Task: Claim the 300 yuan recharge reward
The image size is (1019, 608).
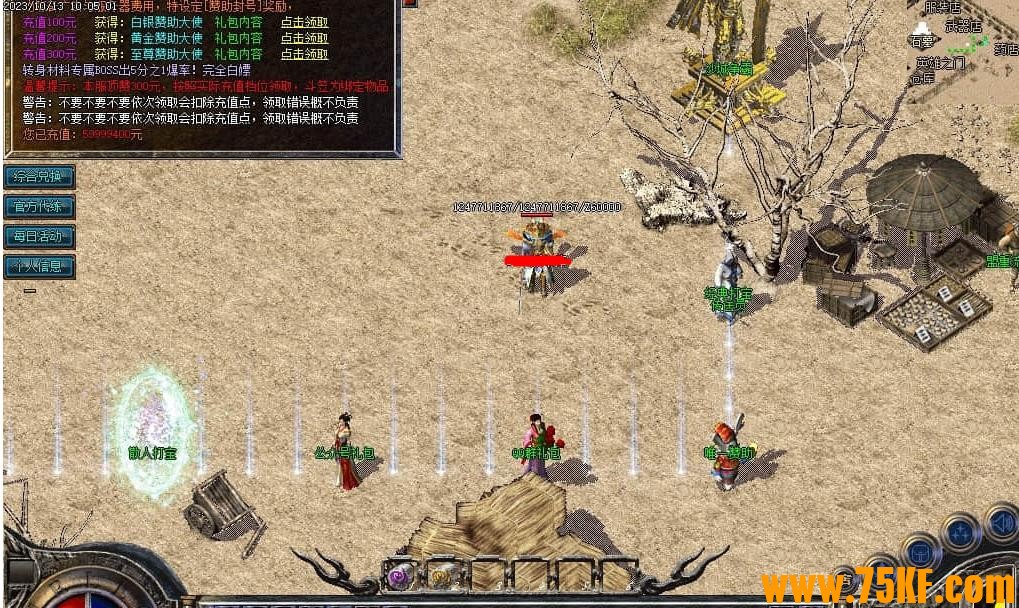Action: coord(304,55)
